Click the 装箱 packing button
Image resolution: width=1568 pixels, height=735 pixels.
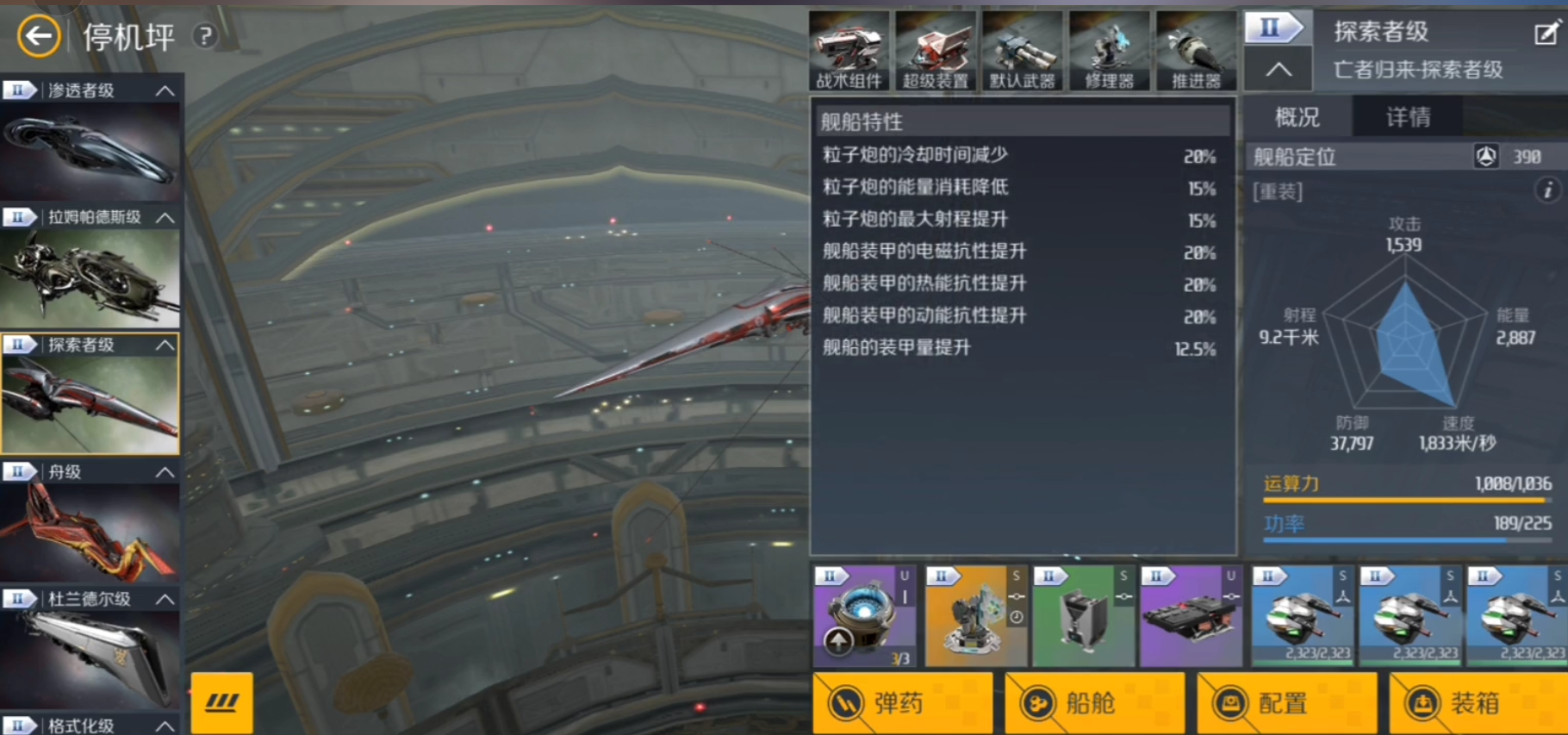tap(1478, 703)
